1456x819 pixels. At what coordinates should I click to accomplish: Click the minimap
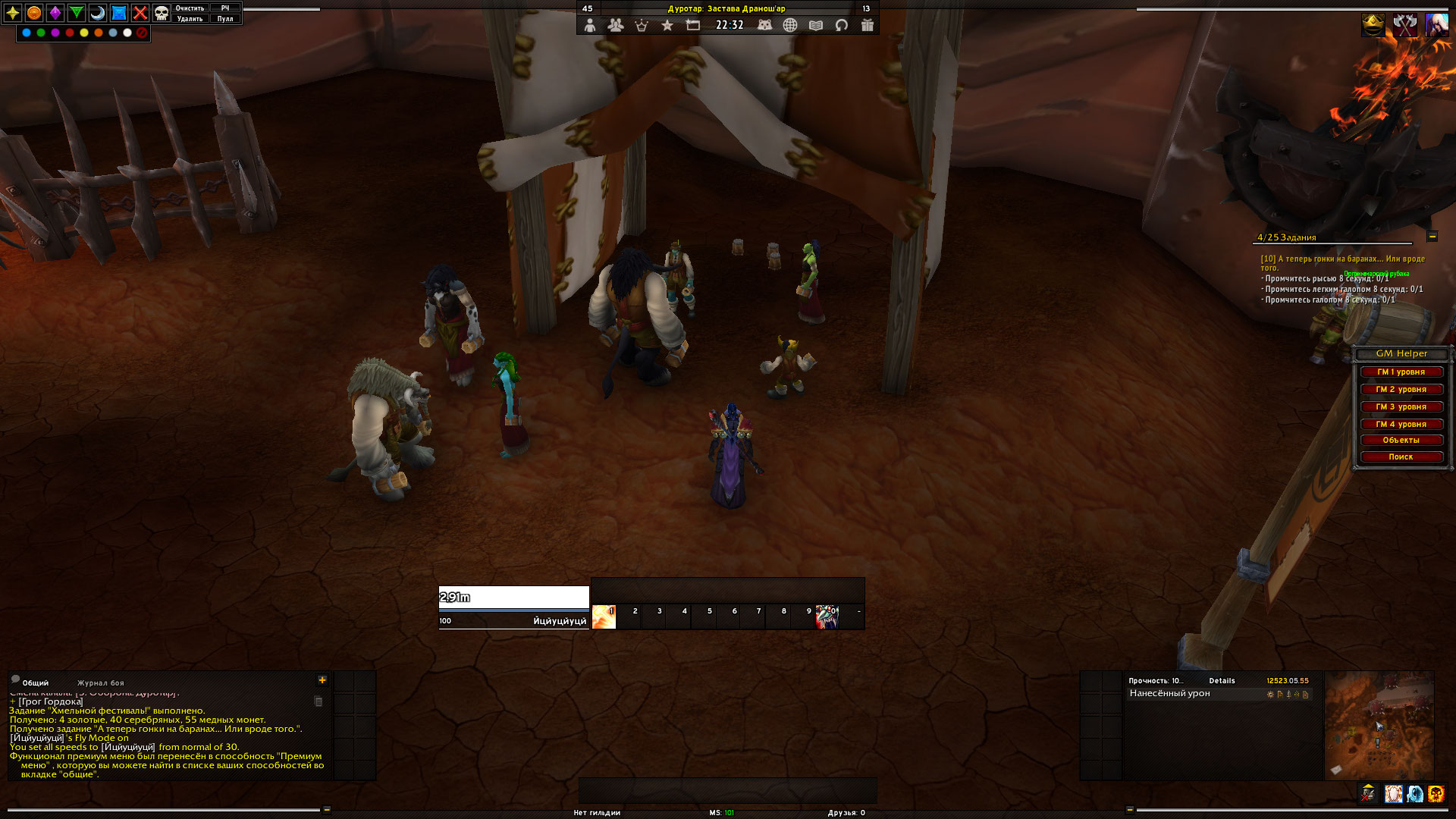1379,724
